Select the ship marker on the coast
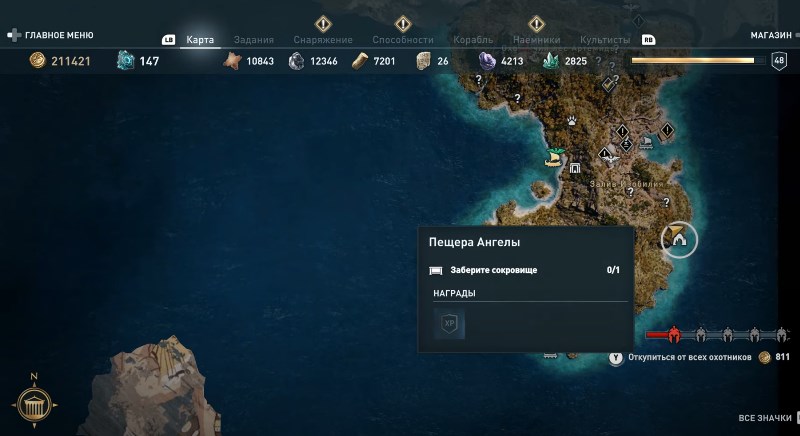The height and width of the screenshot is (436, 800). pyautogui.click(x=554, y=157)
